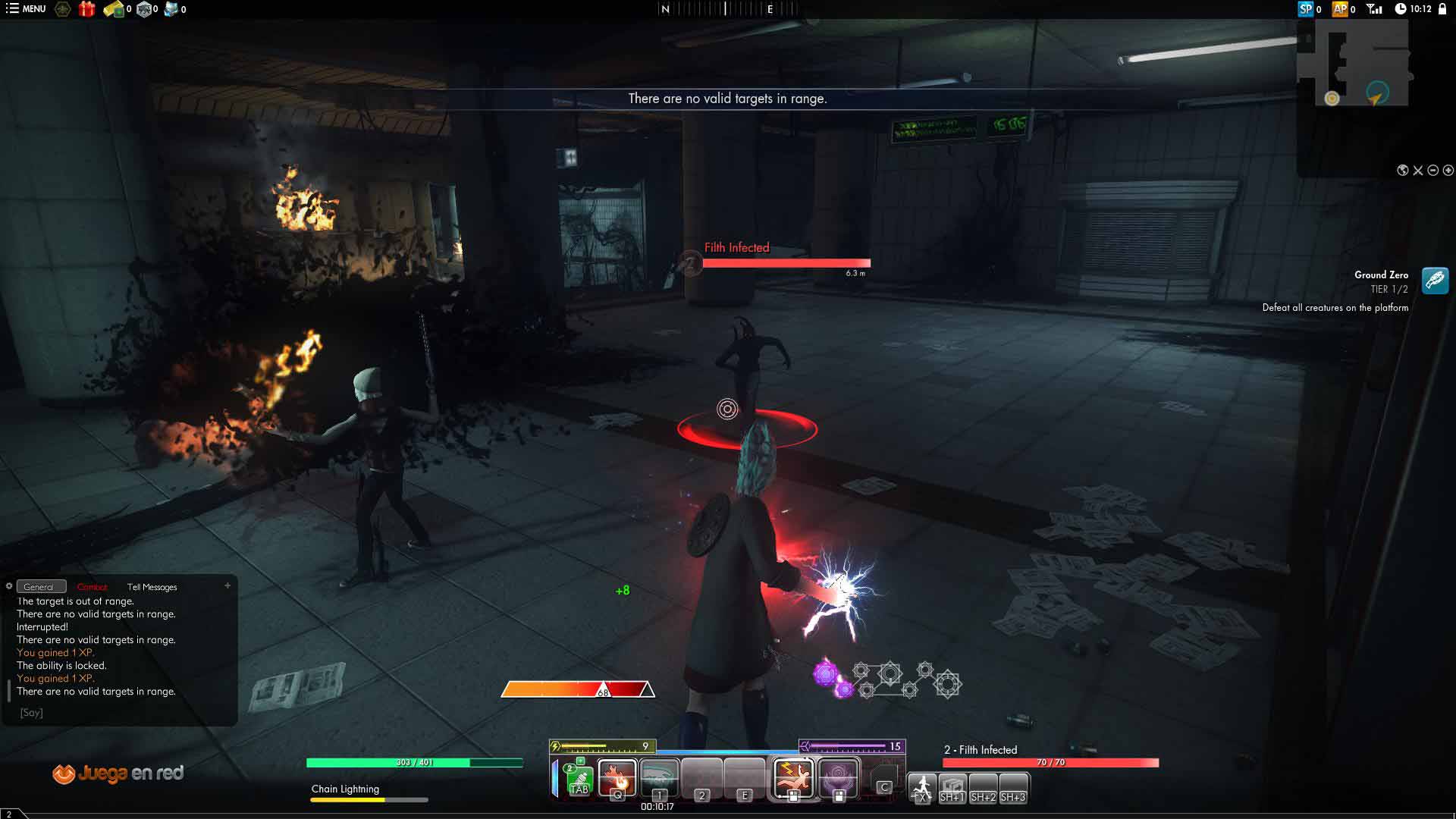Click the minimap
This screenshot has width=1456, height=819.
[1354, 63]
